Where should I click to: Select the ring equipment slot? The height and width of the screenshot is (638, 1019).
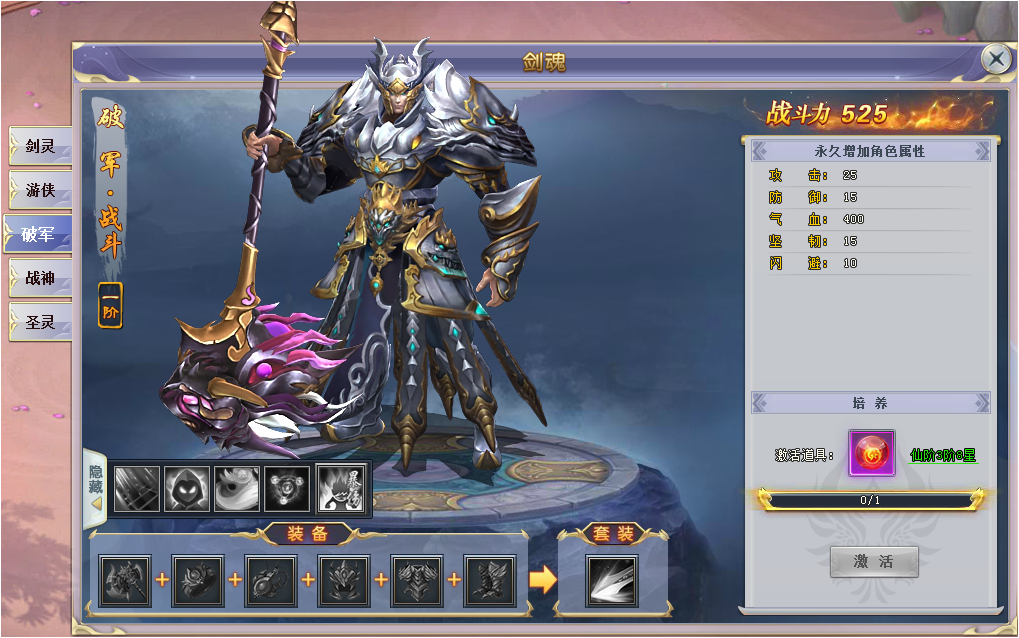pyautogui.click(x=198, y=581)
